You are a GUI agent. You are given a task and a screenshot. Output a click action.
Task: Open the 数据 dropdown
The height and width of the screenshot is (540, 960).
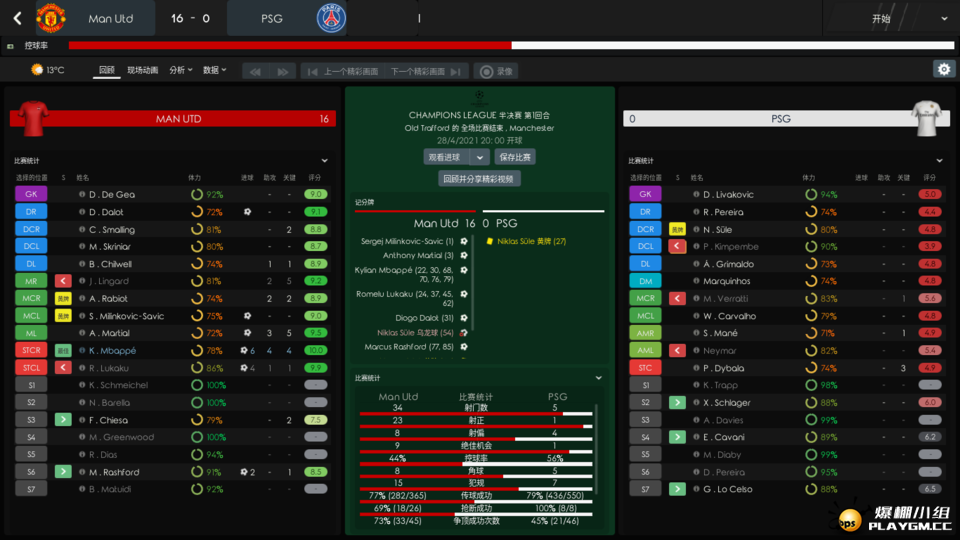pyautogui.click(x=214, y=70)
